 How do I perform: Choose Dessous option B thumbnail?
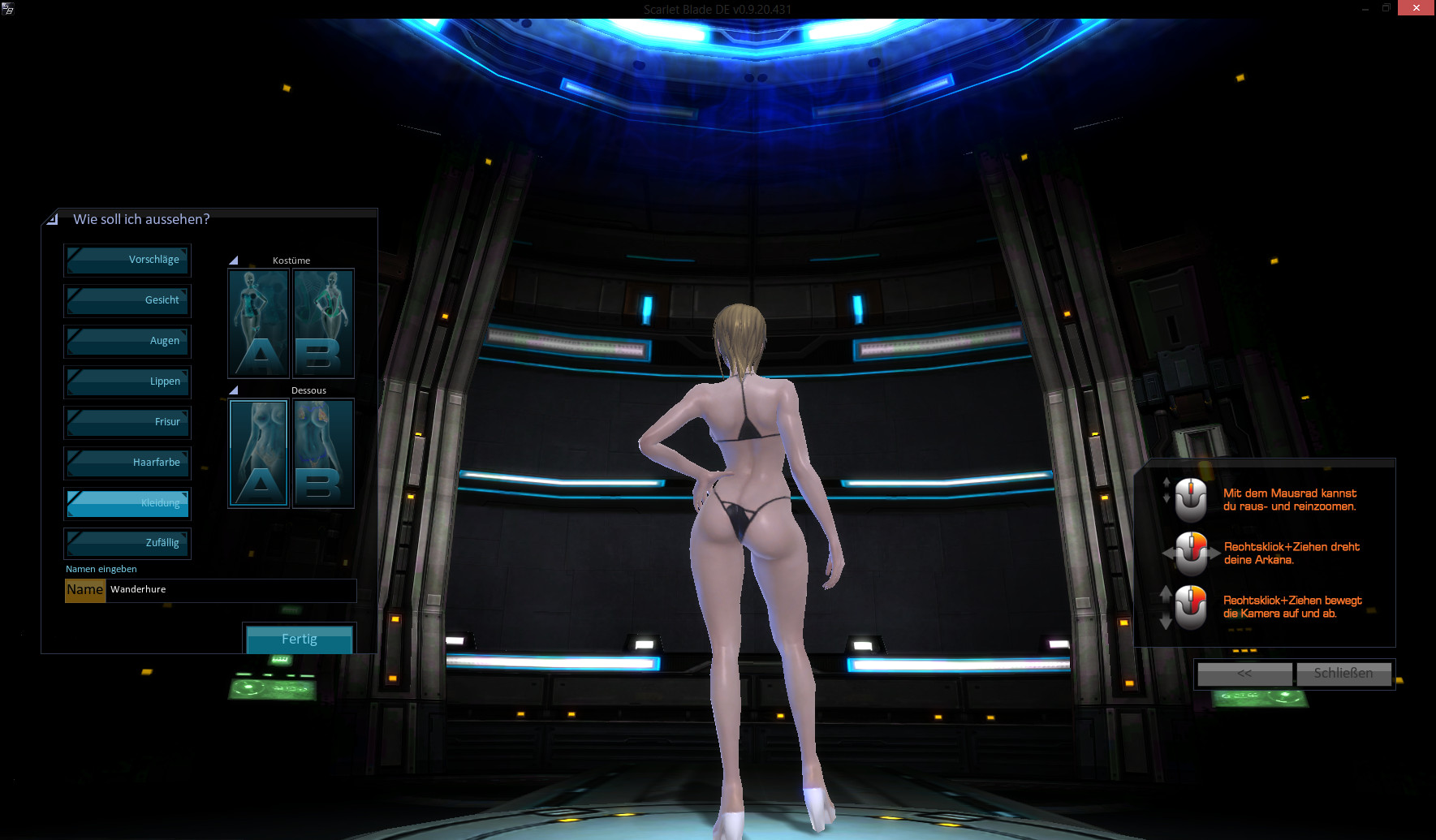tap(323, 453)
